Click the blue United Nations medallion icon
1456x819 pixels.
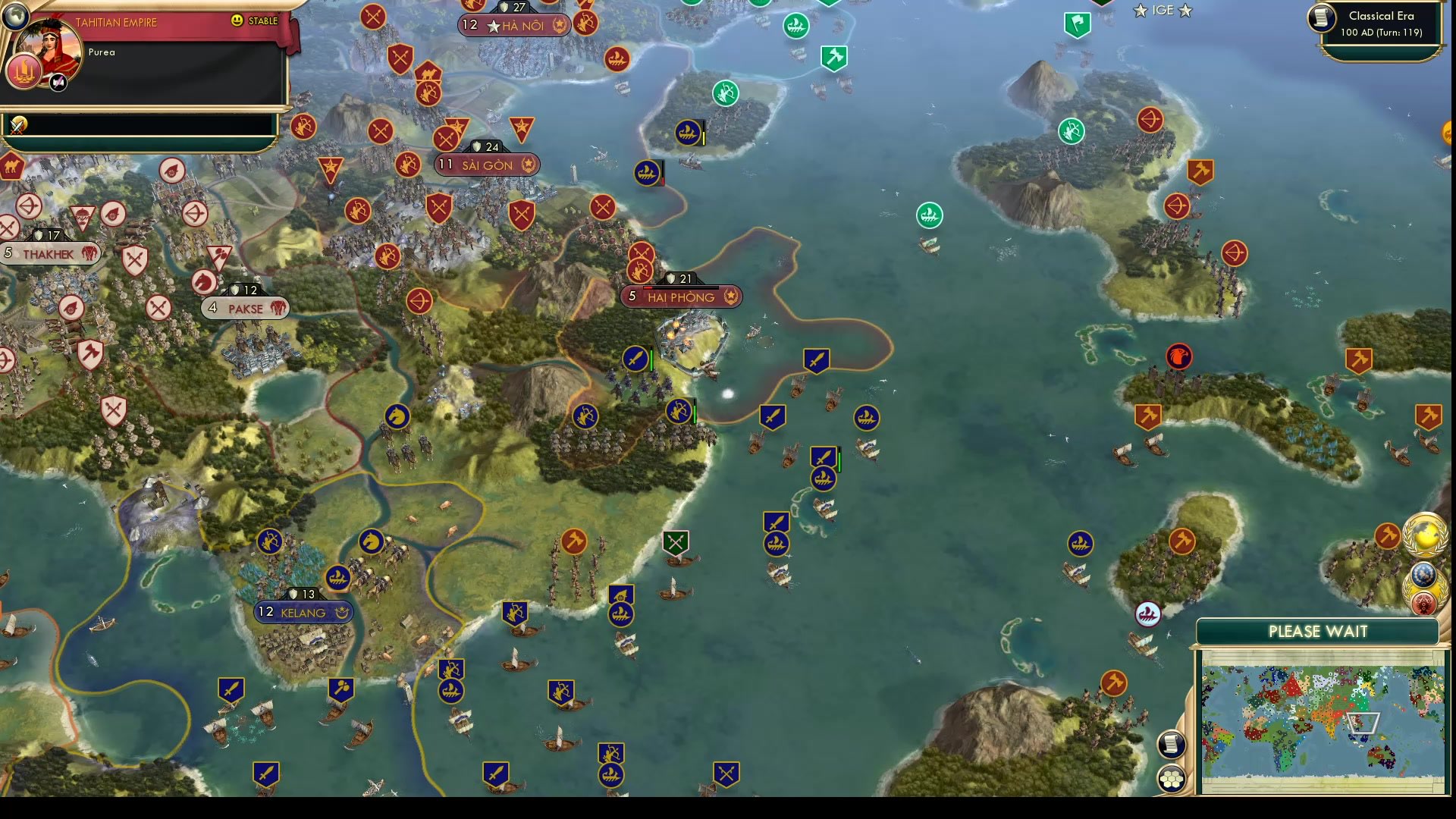click(x=1424, y=574)
